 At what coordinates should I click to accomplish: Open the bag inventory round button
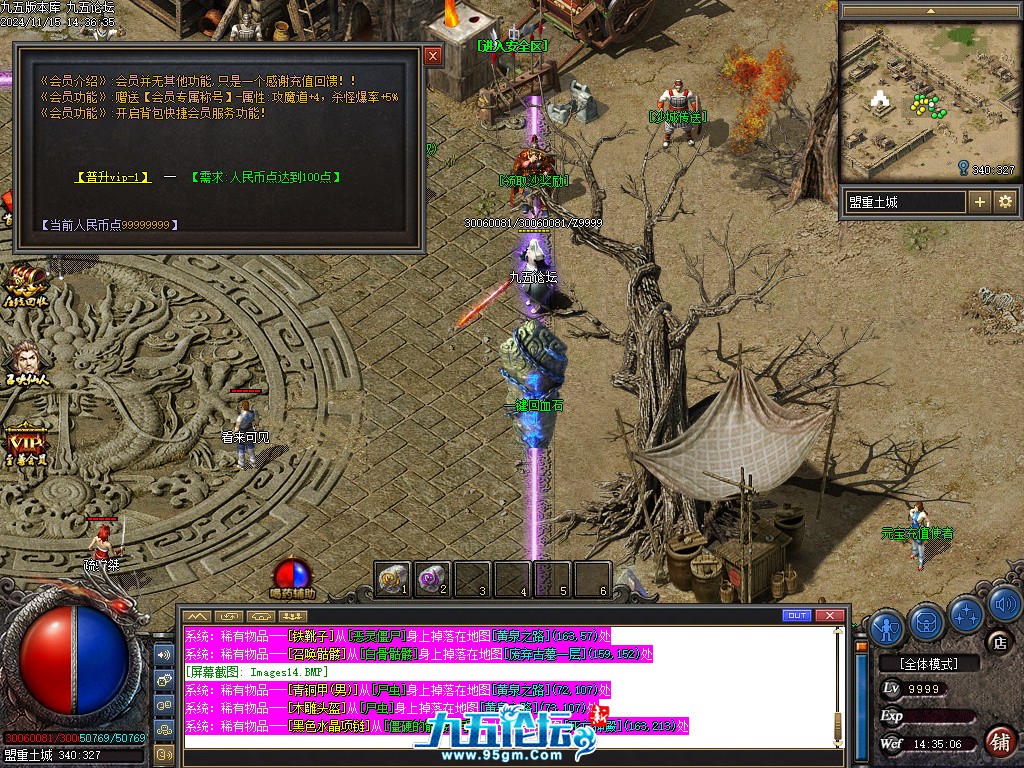927,623
